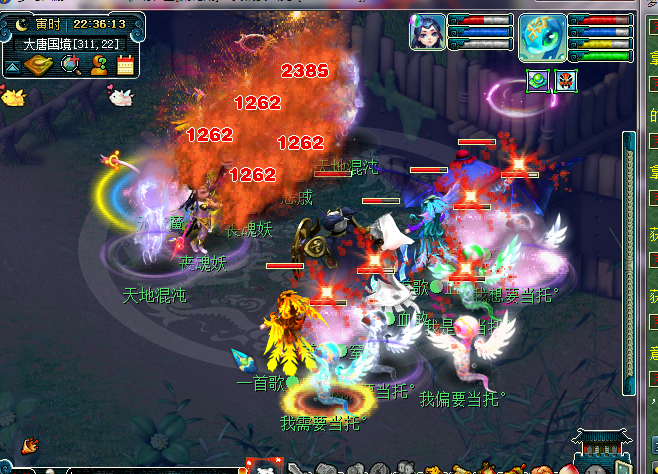Click the orange helper figure with question mark
Screen dimensions: 658x474
pyautogui.click(x=98, y=66)
